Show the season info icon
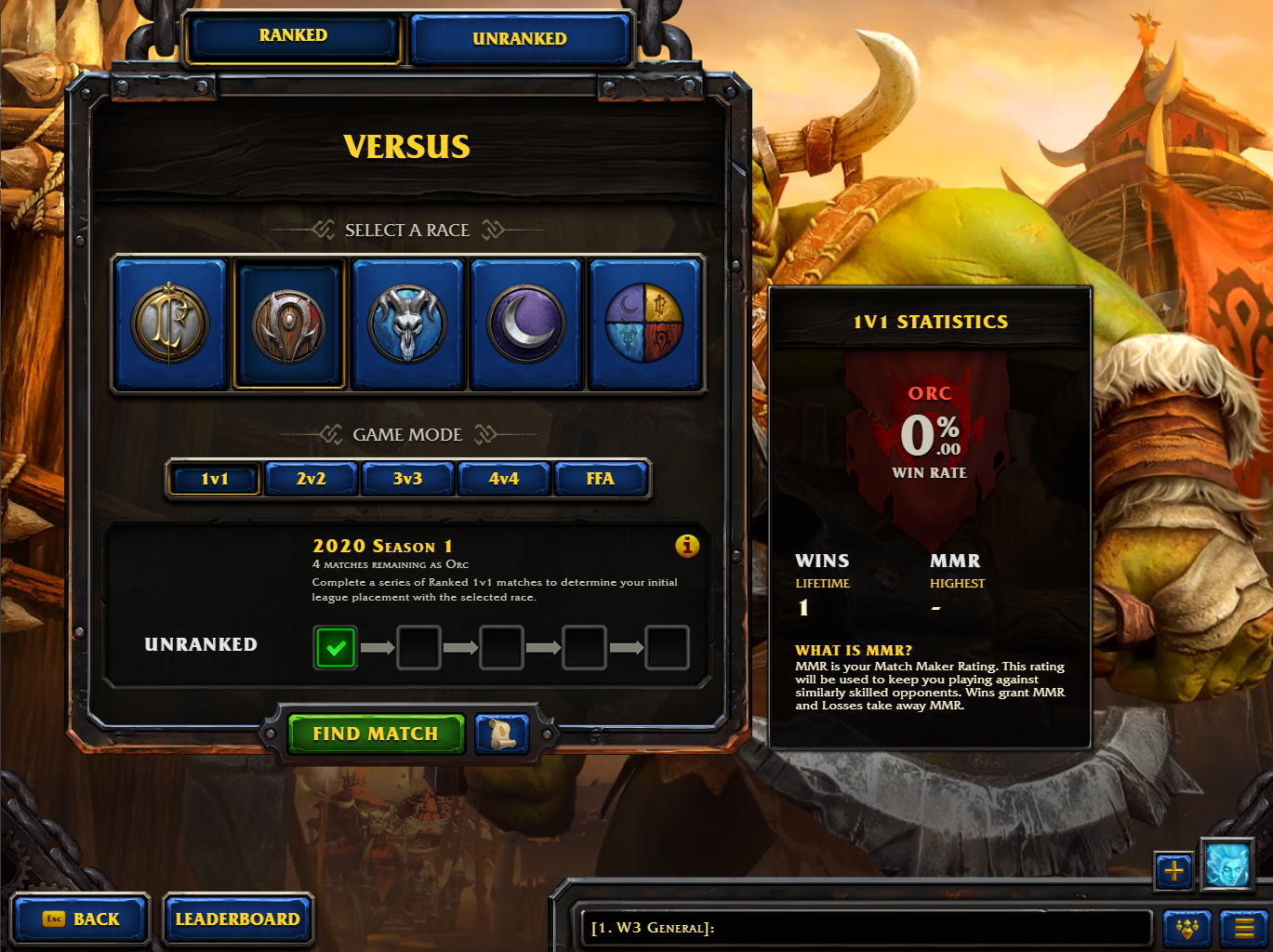Viewport: 1273px width, 952px height. 687,546
